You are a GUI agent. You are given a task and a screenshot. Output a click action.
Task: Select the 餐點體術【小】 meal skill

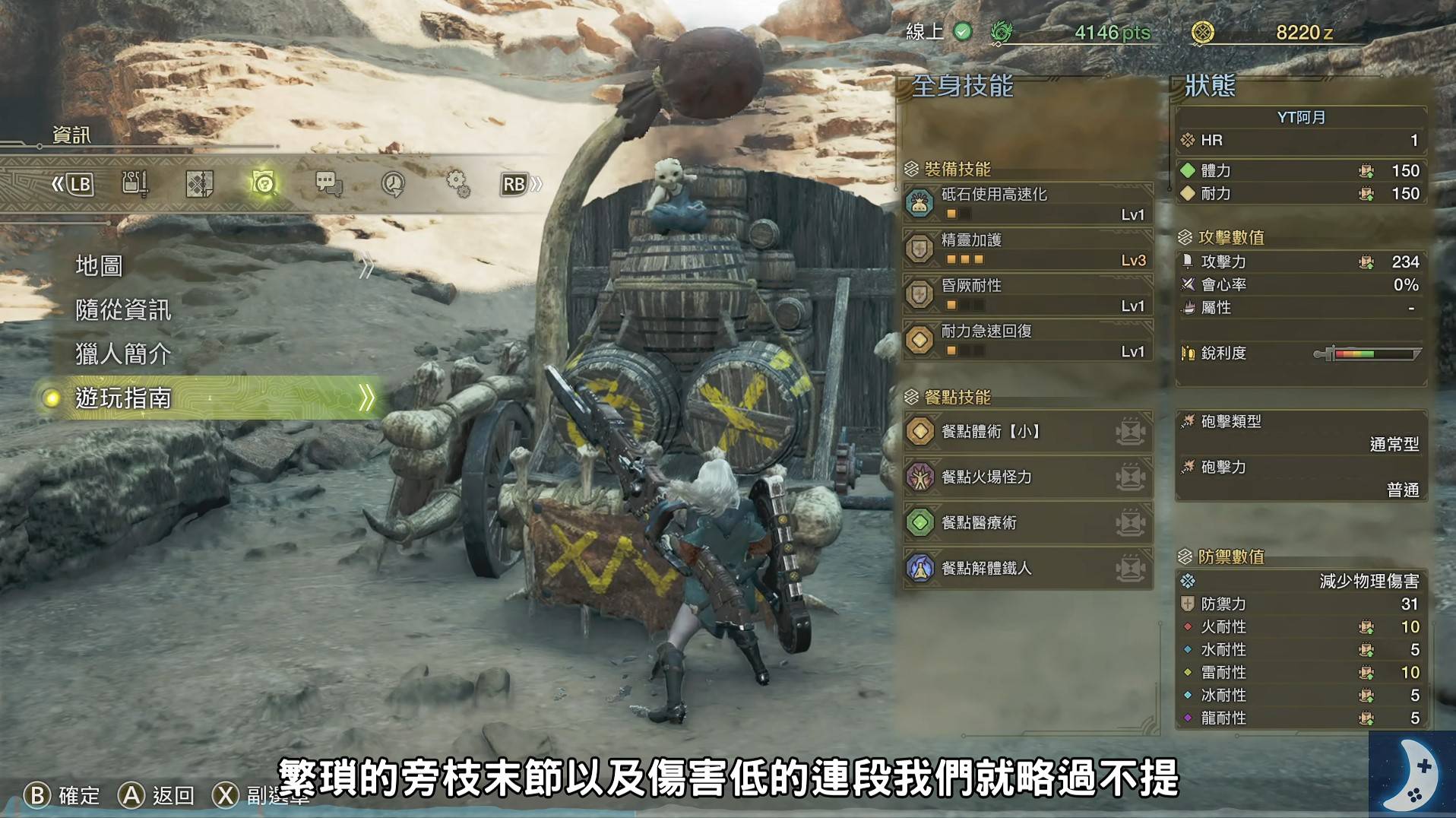coord(1027,432)
